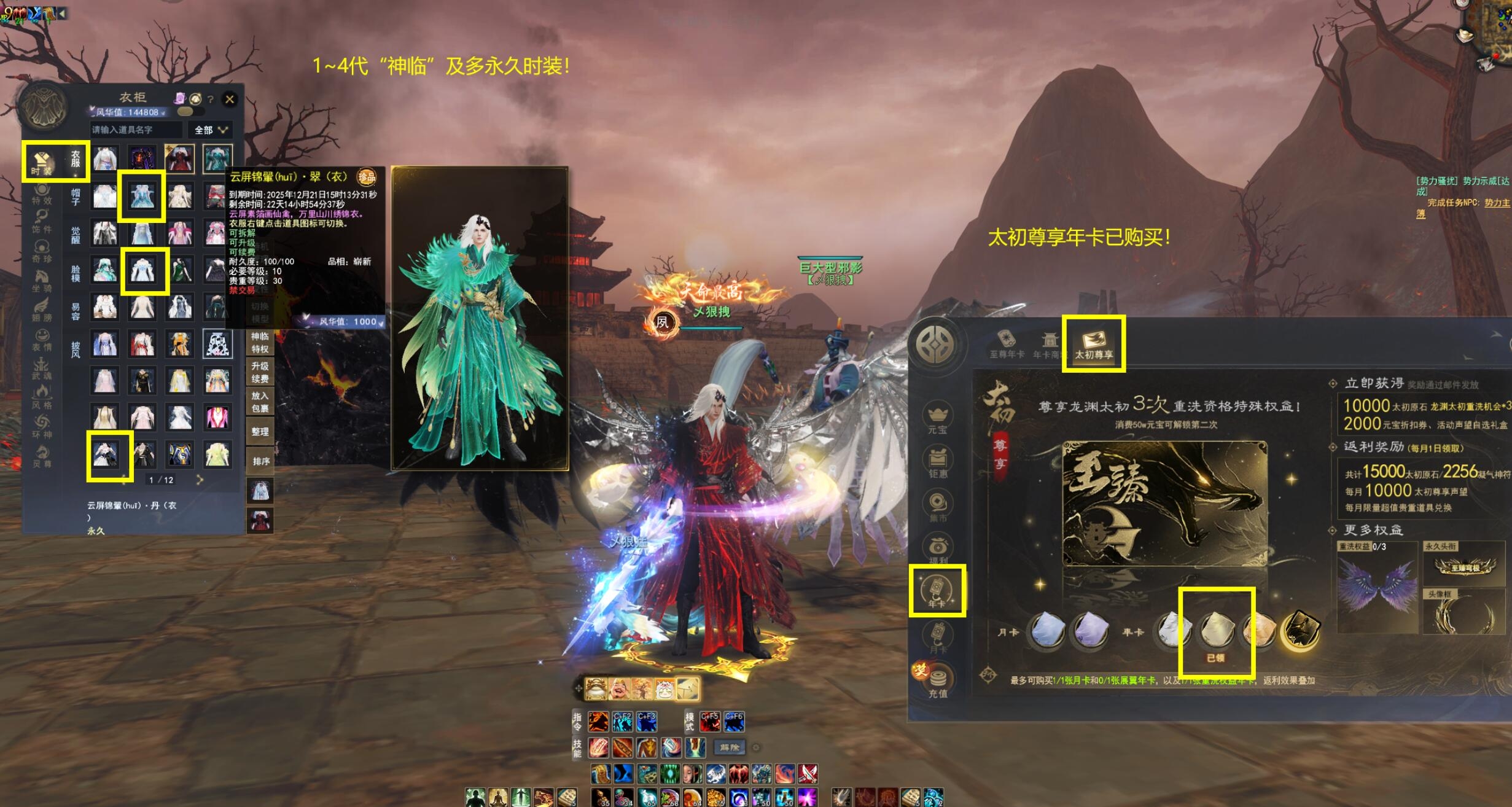1512x807 pixels.
Task: Select the 帽子 hat sub-tab
Action: click(x=76, y=198)
